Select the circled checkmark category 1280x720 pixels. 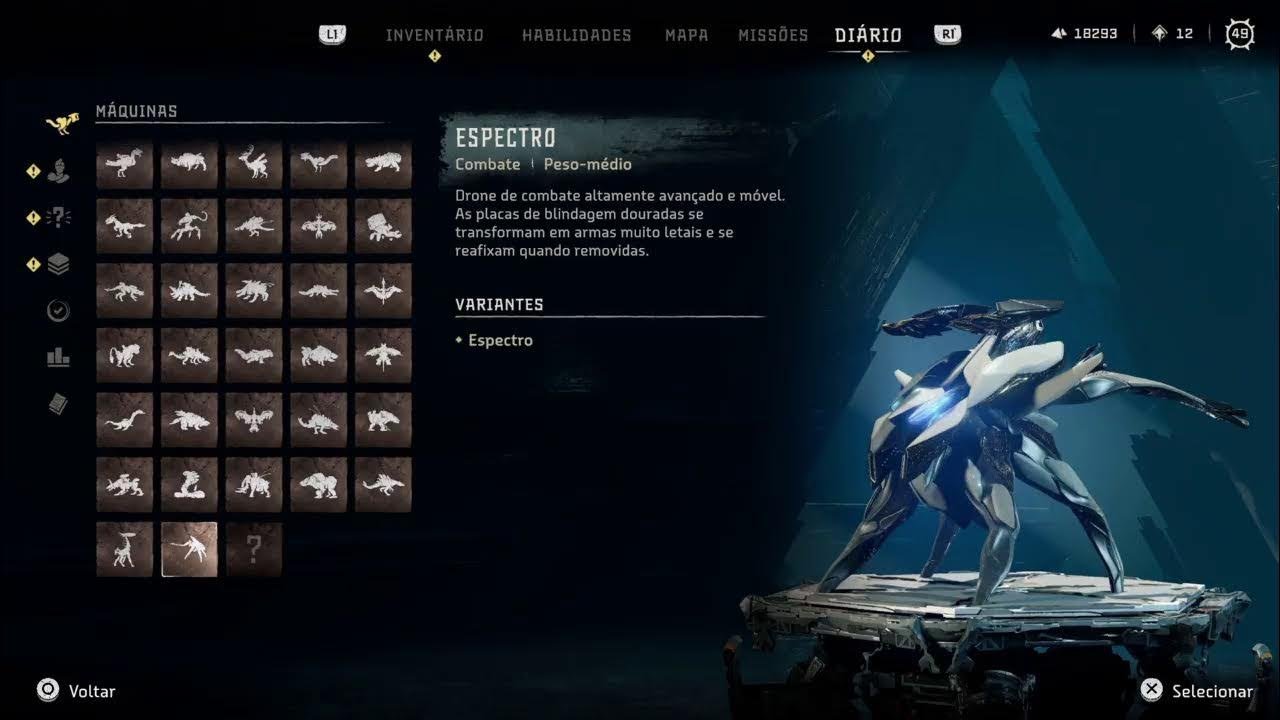click(x=59, y=311)
